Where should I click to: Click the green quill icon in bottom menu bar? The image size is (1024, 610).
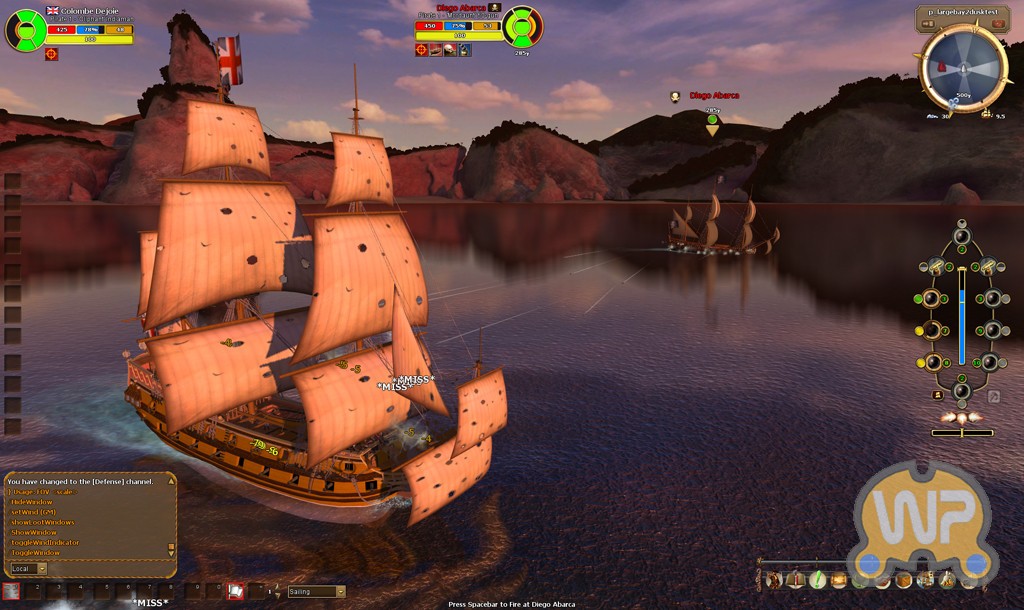pyautogui.click(x=817, y=579)
